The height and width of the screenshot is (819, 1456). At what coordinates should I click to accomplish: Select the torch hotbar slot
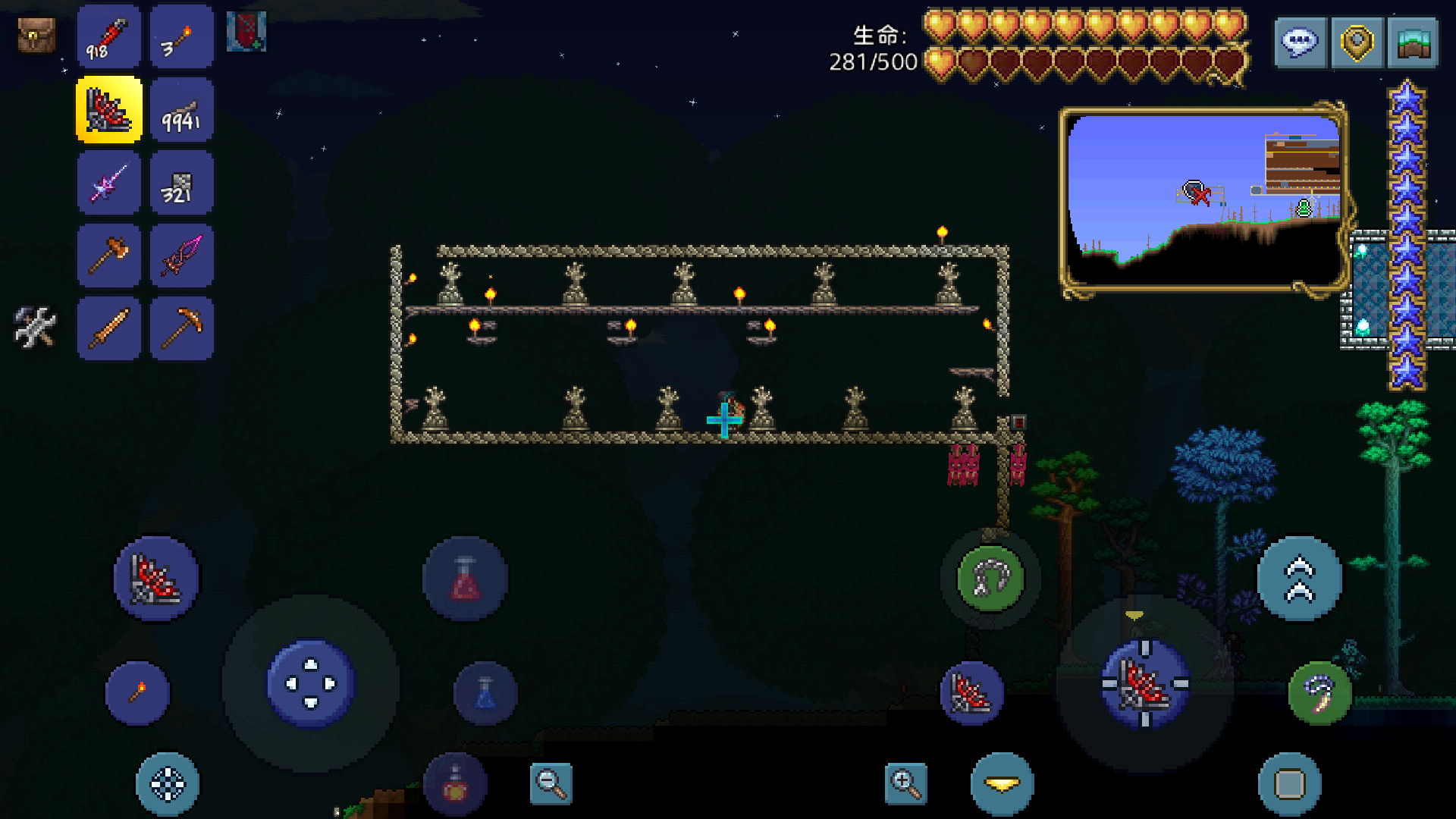click(x=181, y=36)
